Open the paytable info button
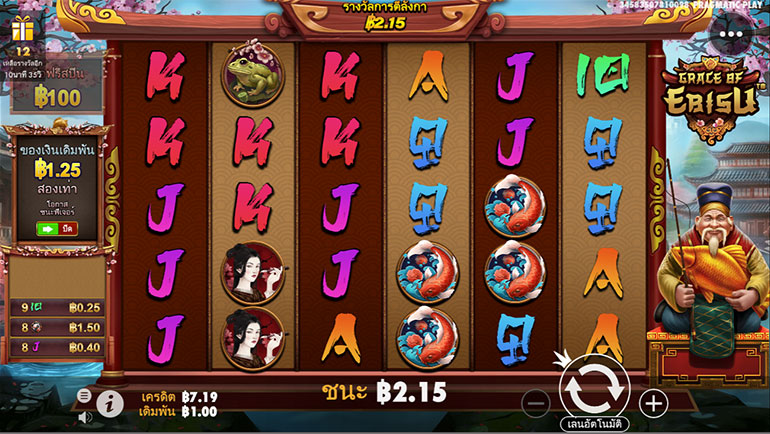 (110, 403)
